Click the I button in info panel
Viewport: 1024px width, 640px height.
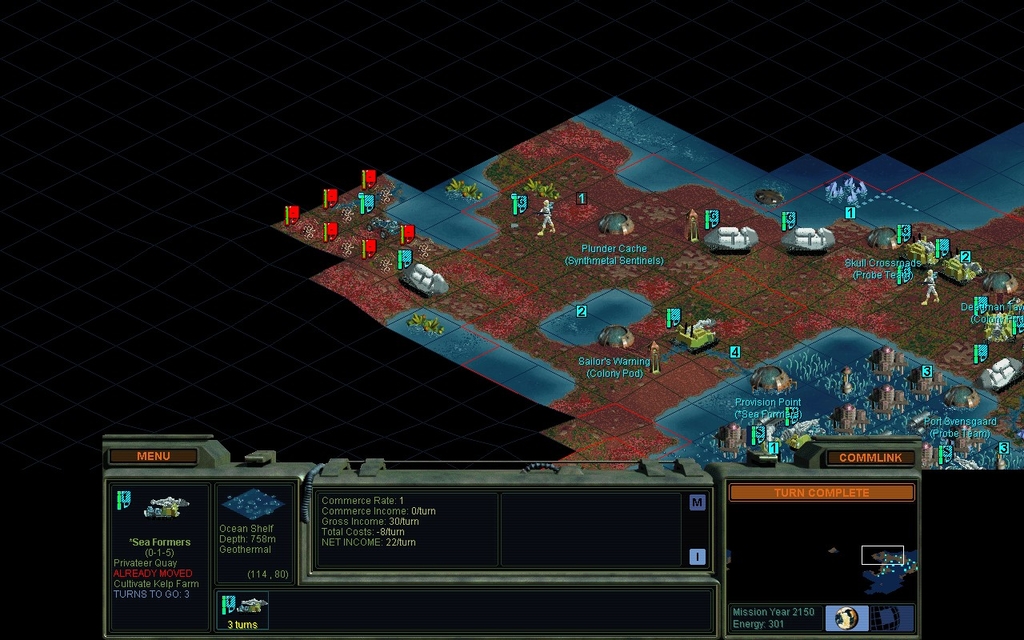click(x=697, y=557)
